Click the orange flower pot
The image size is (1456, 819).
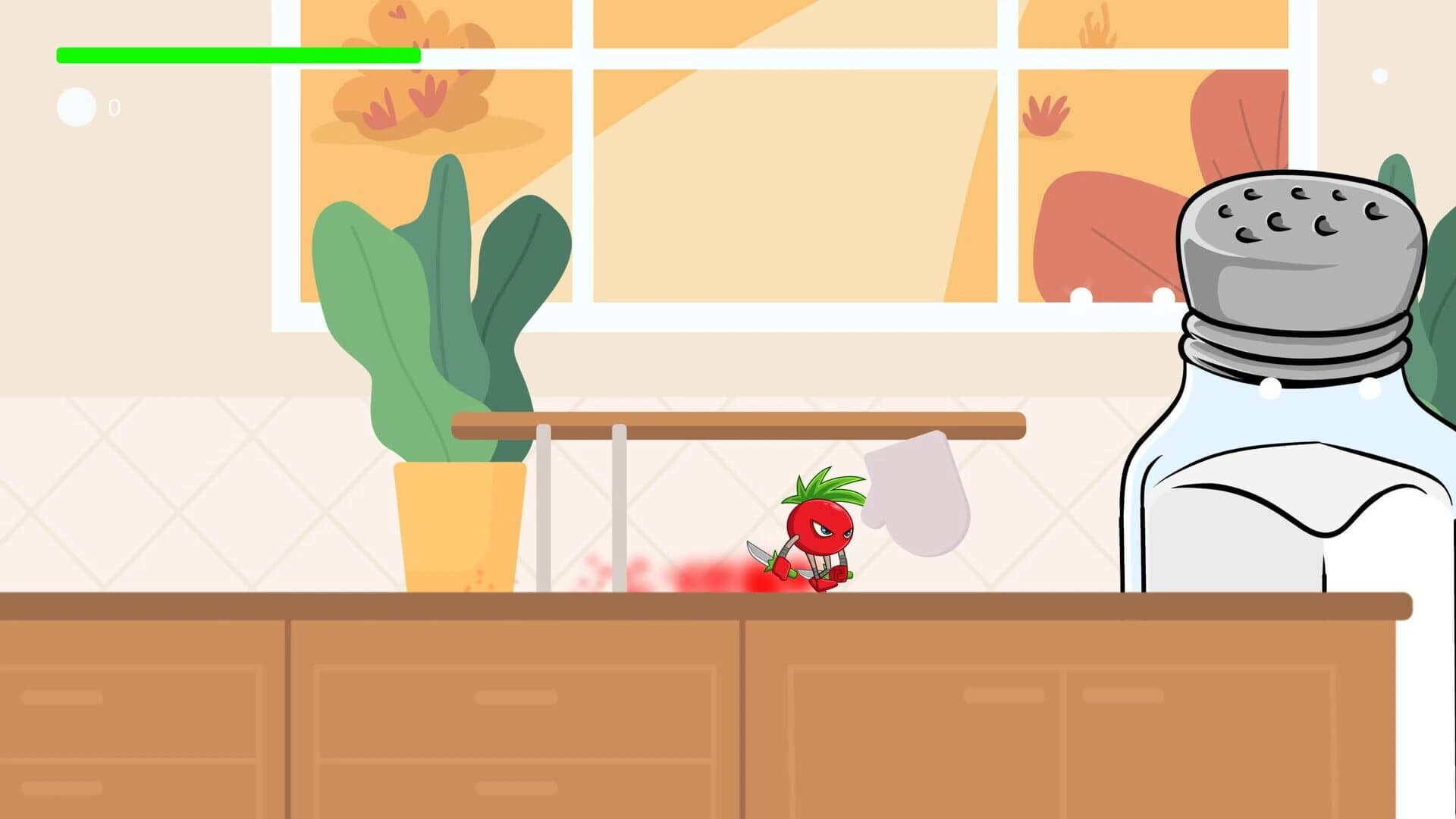459,531
